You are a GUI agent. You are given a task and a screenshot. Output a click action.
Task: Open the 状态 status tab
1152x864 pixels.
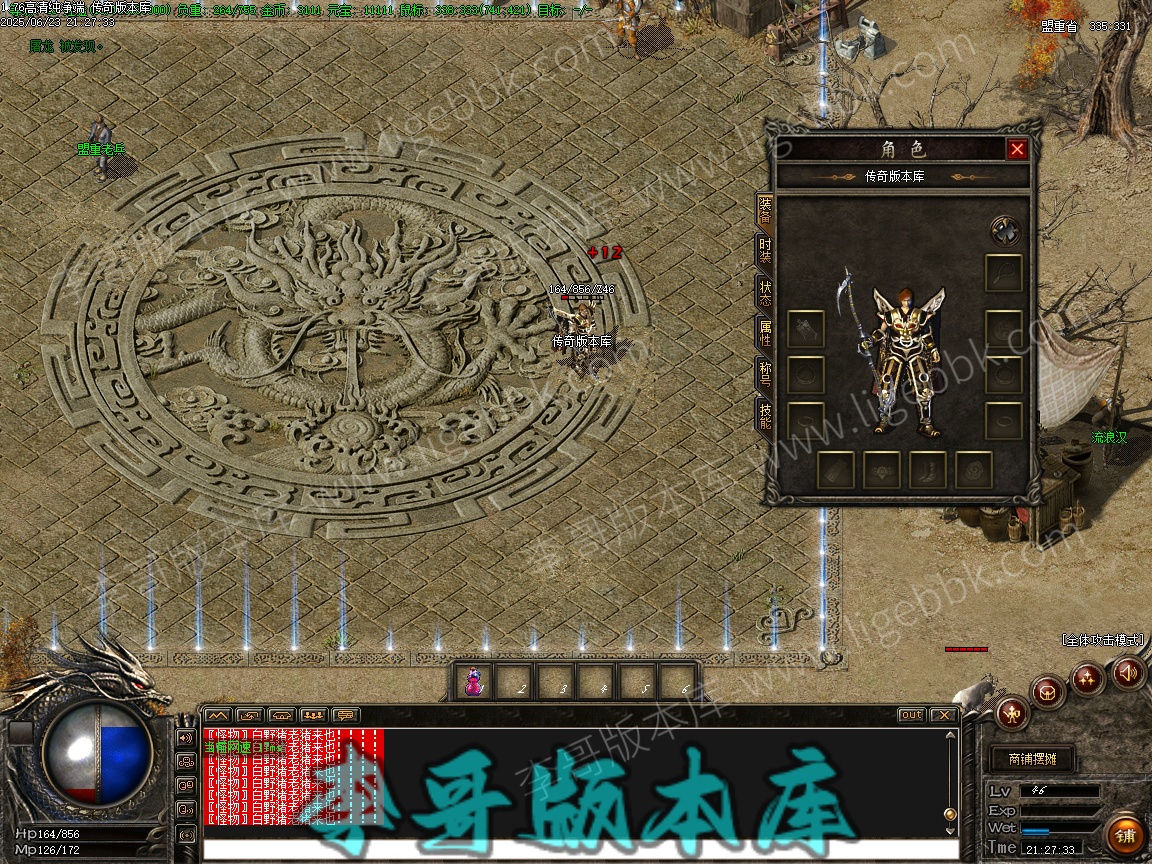[765, 292]
